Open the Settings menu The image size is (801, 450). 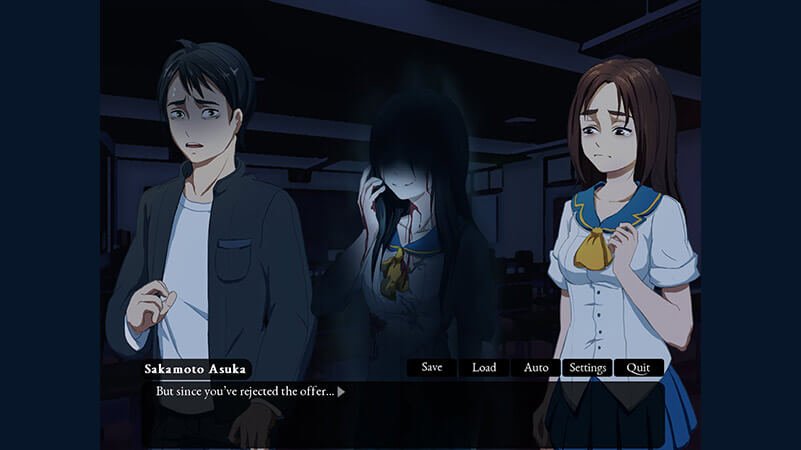click(588, 368)
